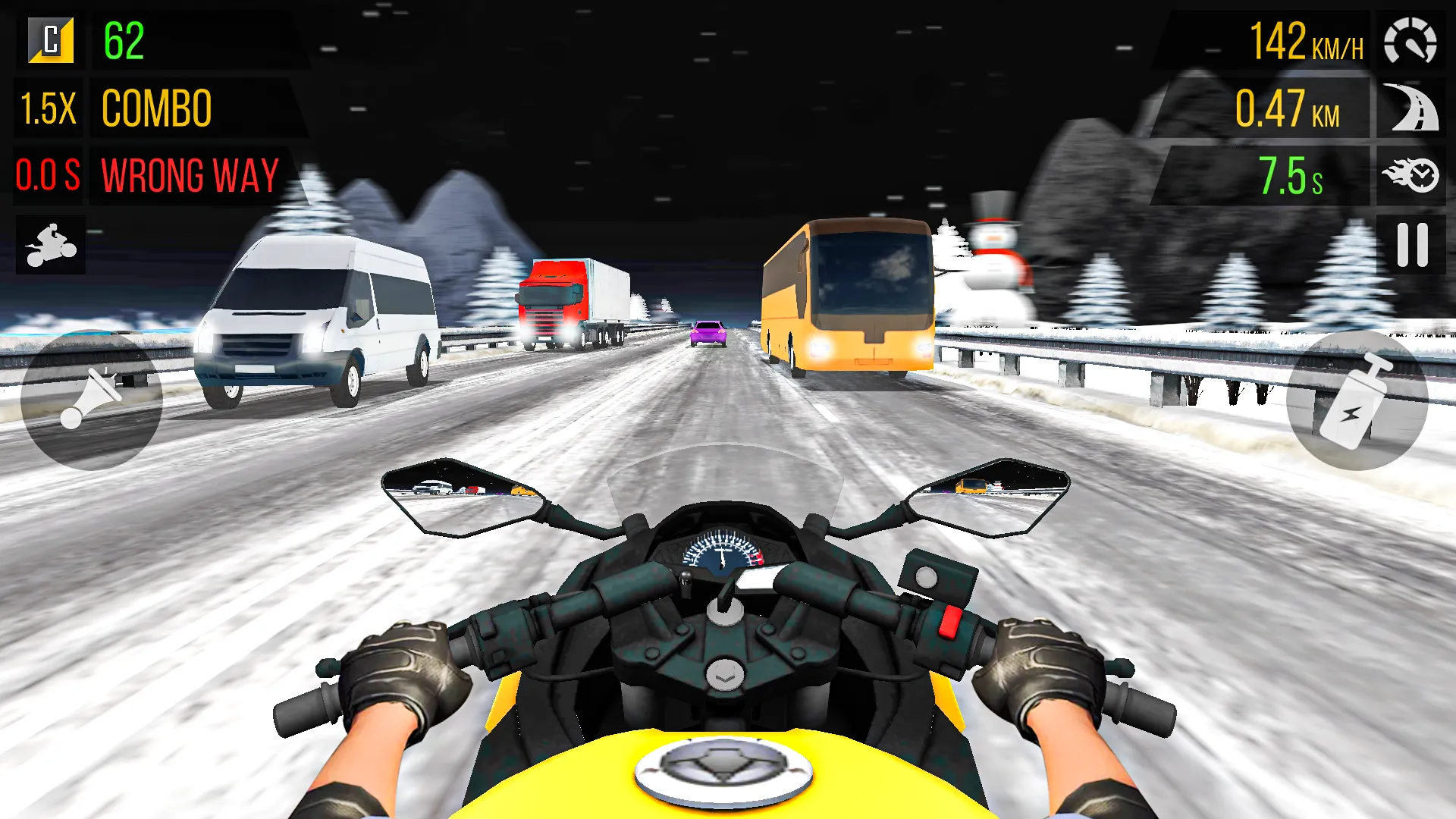The image size is (1456, 819).
Task: Select the motorcycle rider icon on the left
Action: tap(50, 243)
